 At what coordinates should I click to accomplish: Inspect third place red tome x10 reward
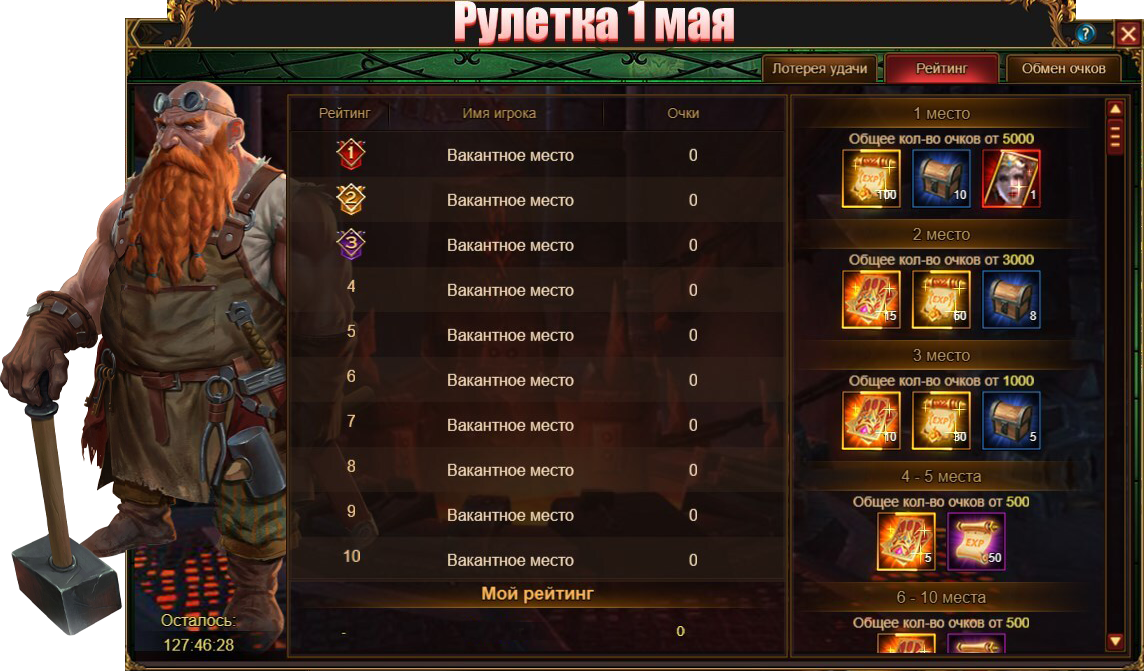pyautogui.click(x=871, y=421)
